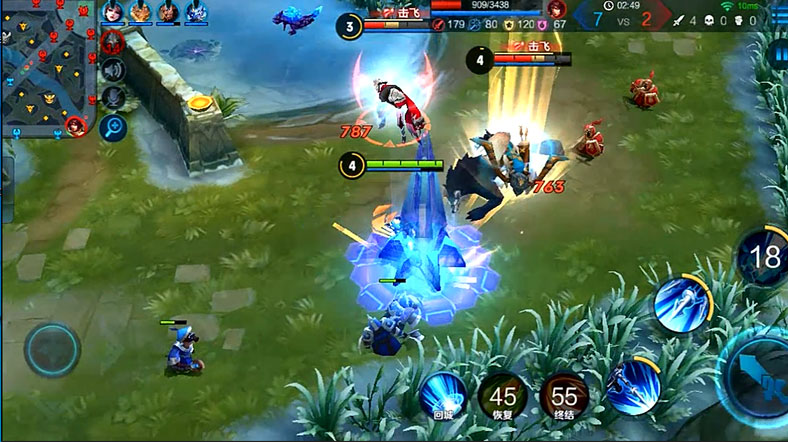This screenshot has width=788, height=442.
Task: Toggle the microphone voice chat icon
Action: [113, 98]
